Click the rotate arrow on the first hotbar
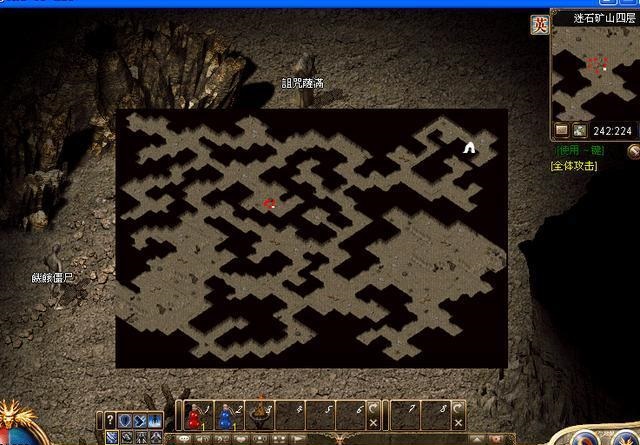 point(373,407)
